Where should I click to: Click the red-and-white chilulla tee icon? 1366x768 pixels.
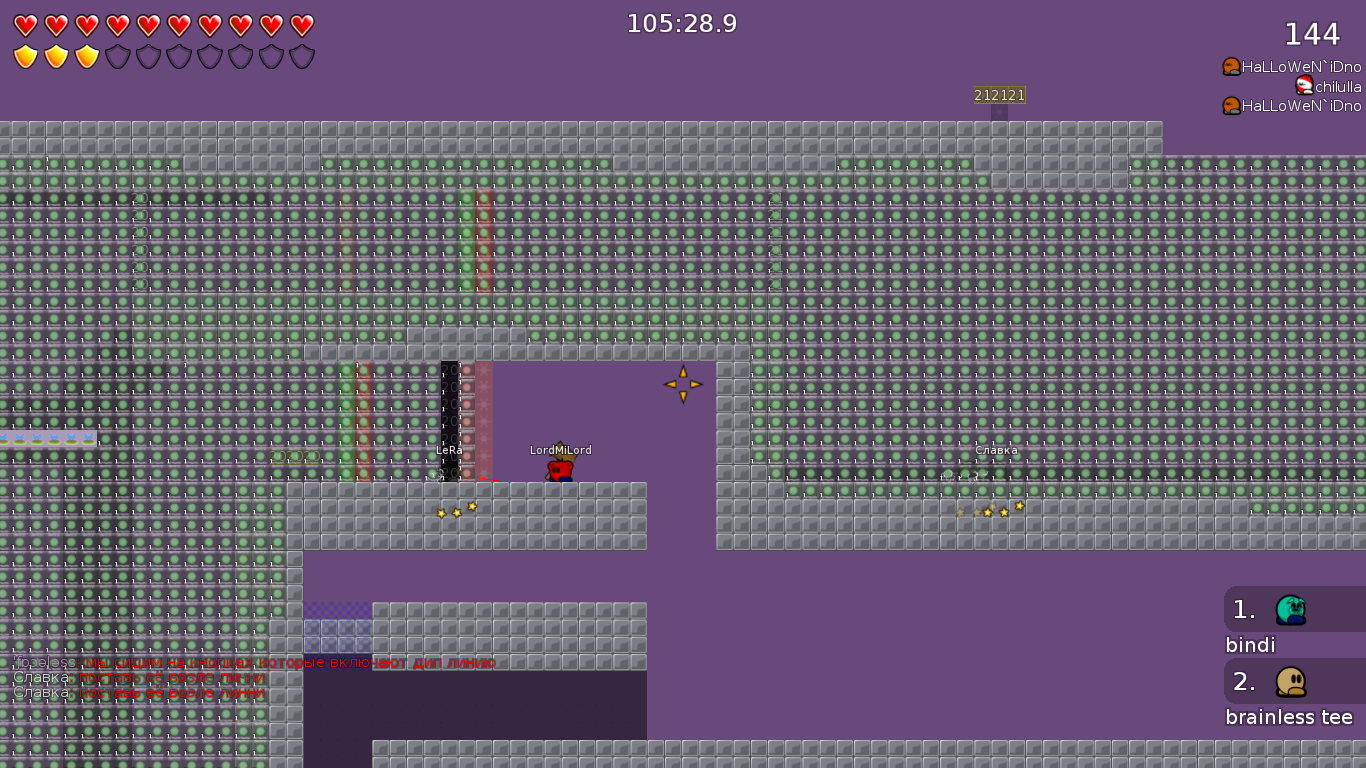tap(1305, 86)
